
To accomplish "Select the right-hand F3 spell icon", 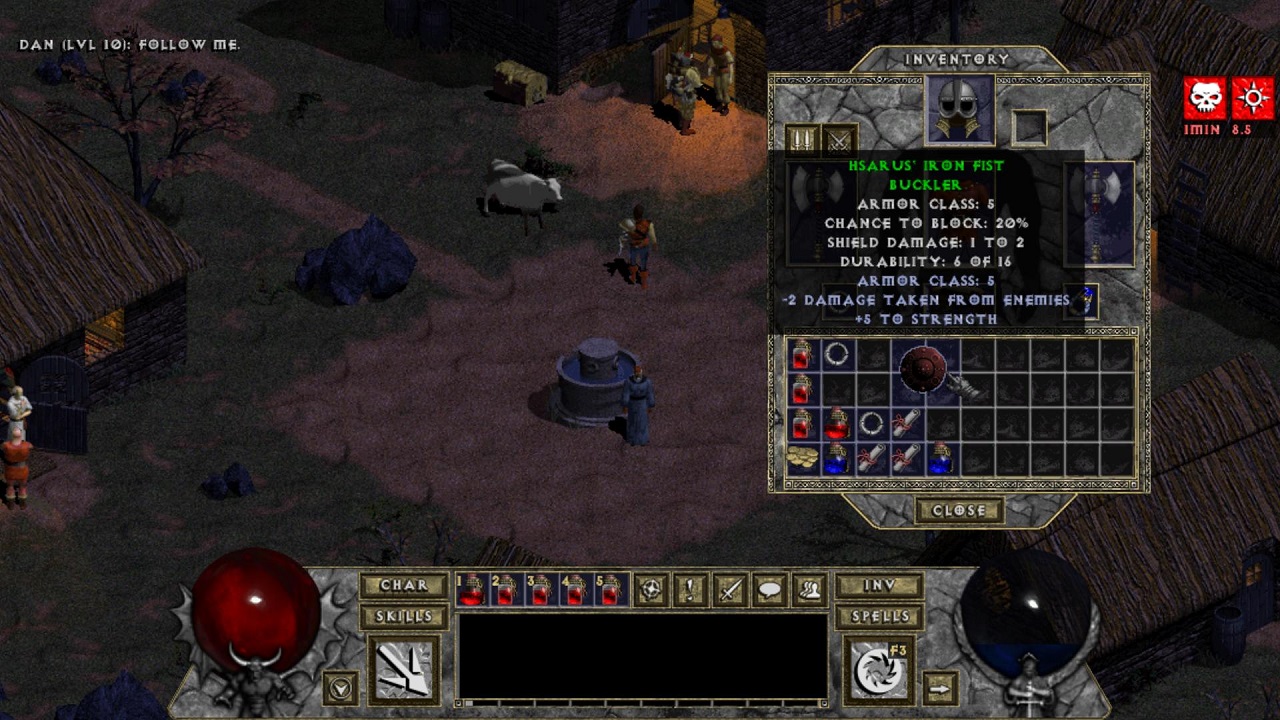I will tap(880, 670).
